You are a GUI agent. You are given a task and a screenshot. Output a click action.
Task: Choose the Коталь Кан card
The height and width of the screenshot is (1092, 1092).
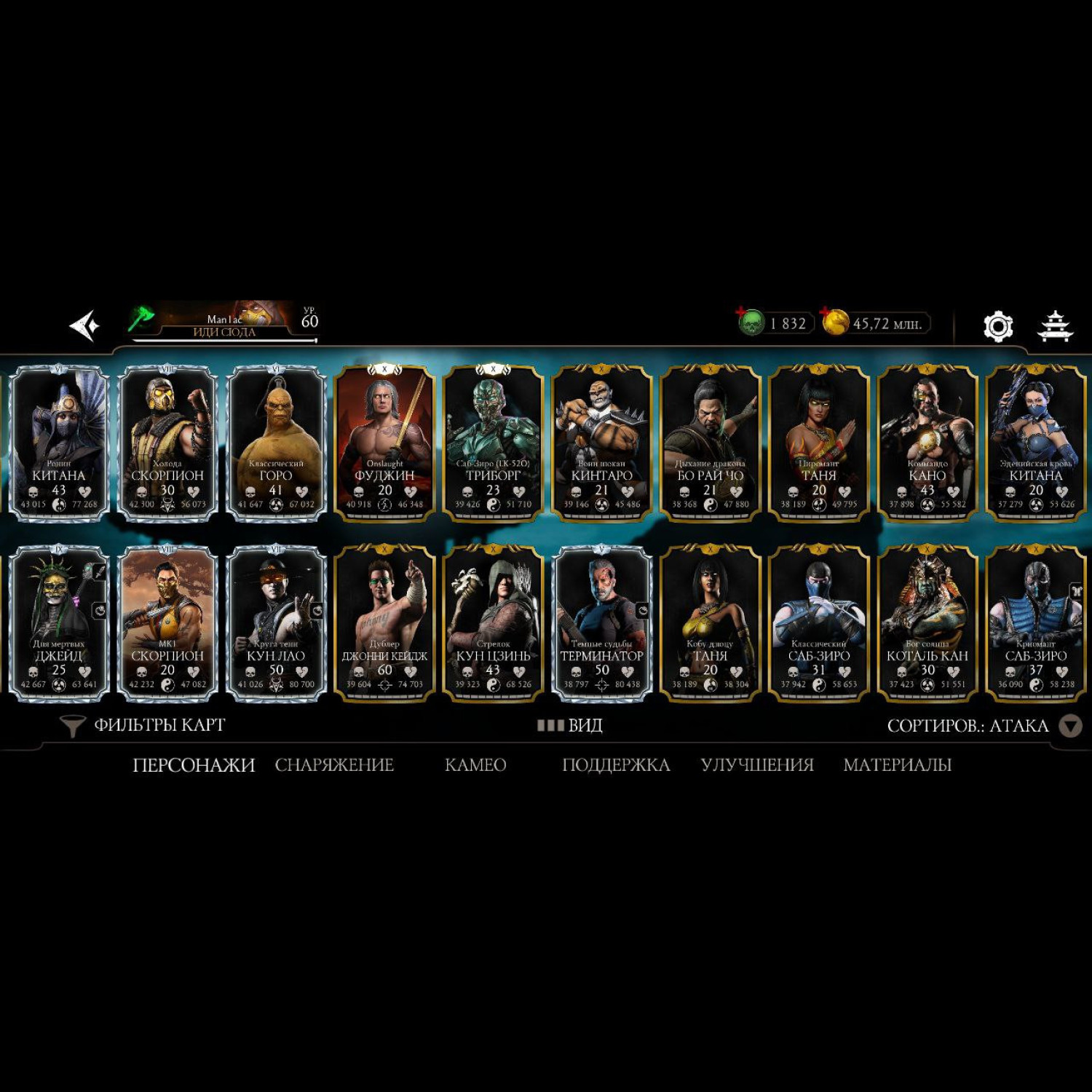pos(927,623)
